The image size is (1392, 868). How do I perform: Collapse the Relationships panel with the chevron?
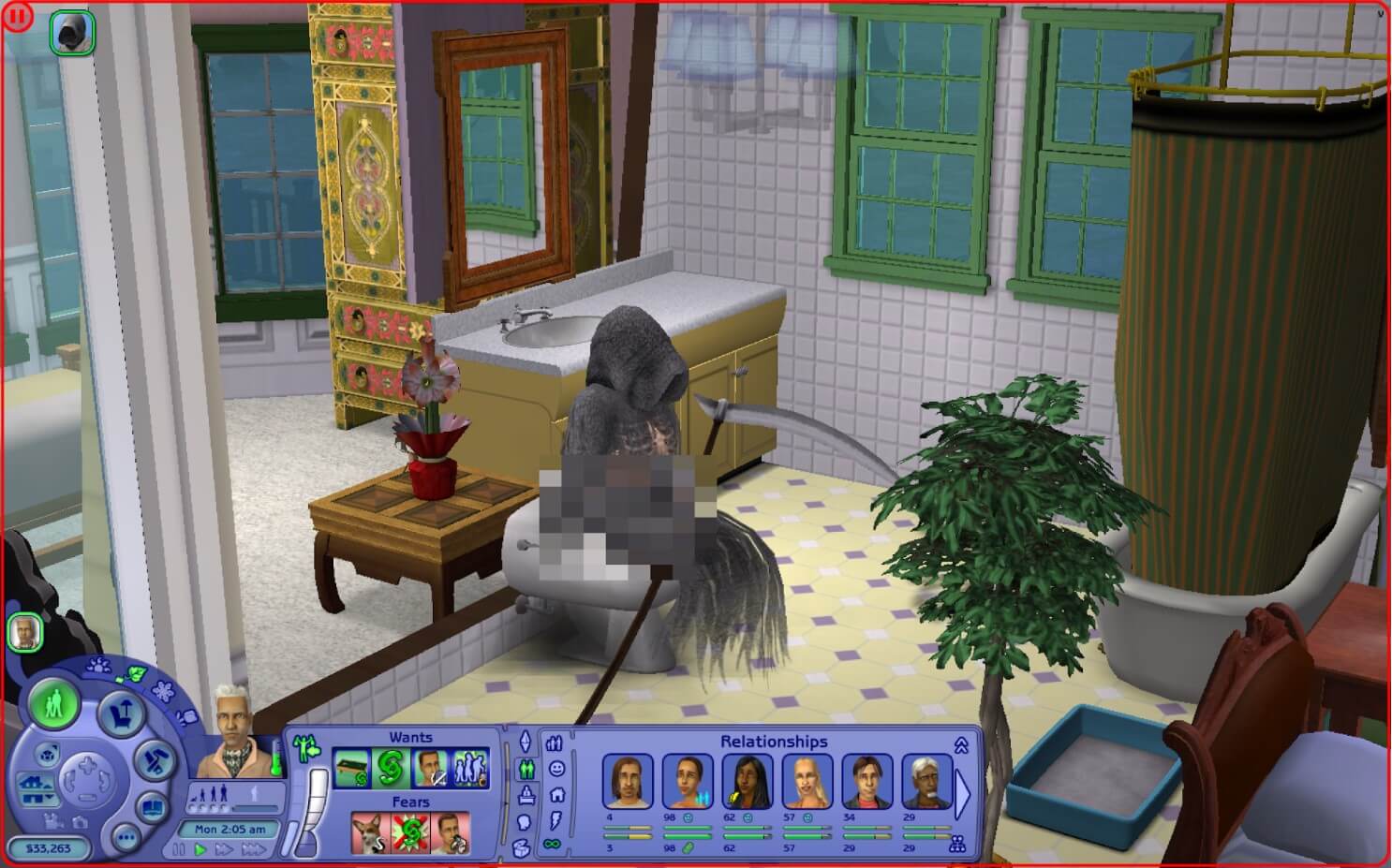click(x=962, y=745)
